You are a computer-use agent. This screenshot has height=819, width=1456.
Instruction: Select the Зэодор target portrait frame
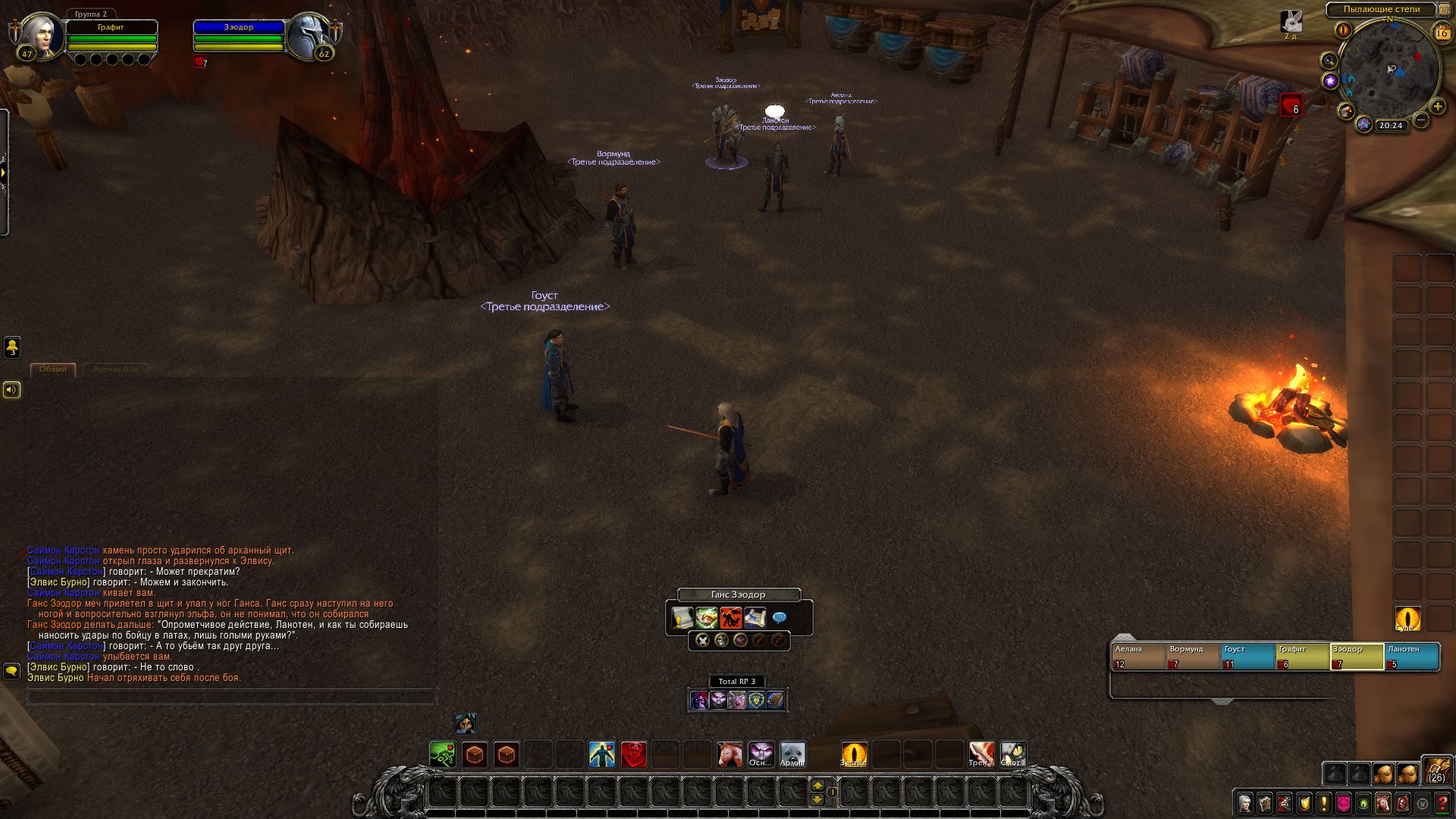310,35
